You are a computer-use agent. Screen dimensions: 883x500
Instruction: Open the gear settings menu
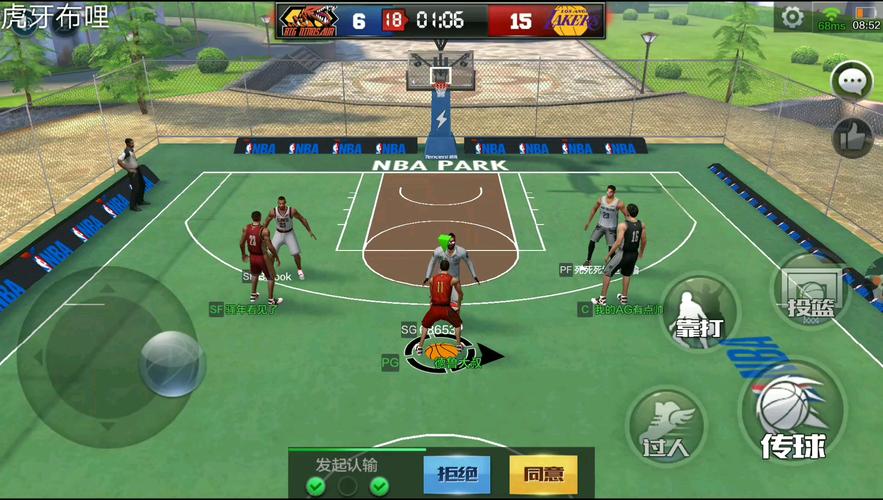(792, 17)
